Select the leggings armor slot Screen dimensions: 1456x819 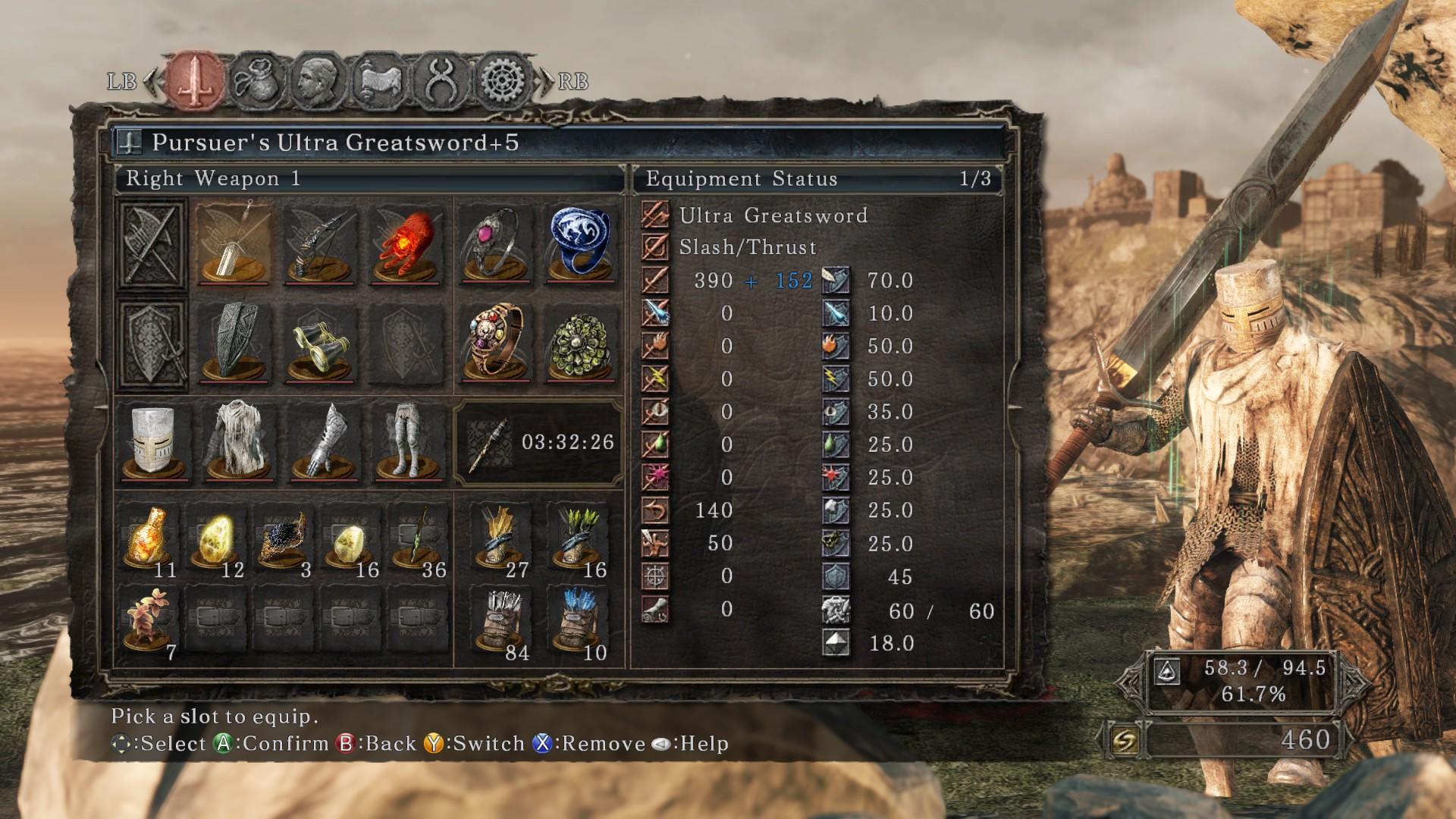point(408,443)
